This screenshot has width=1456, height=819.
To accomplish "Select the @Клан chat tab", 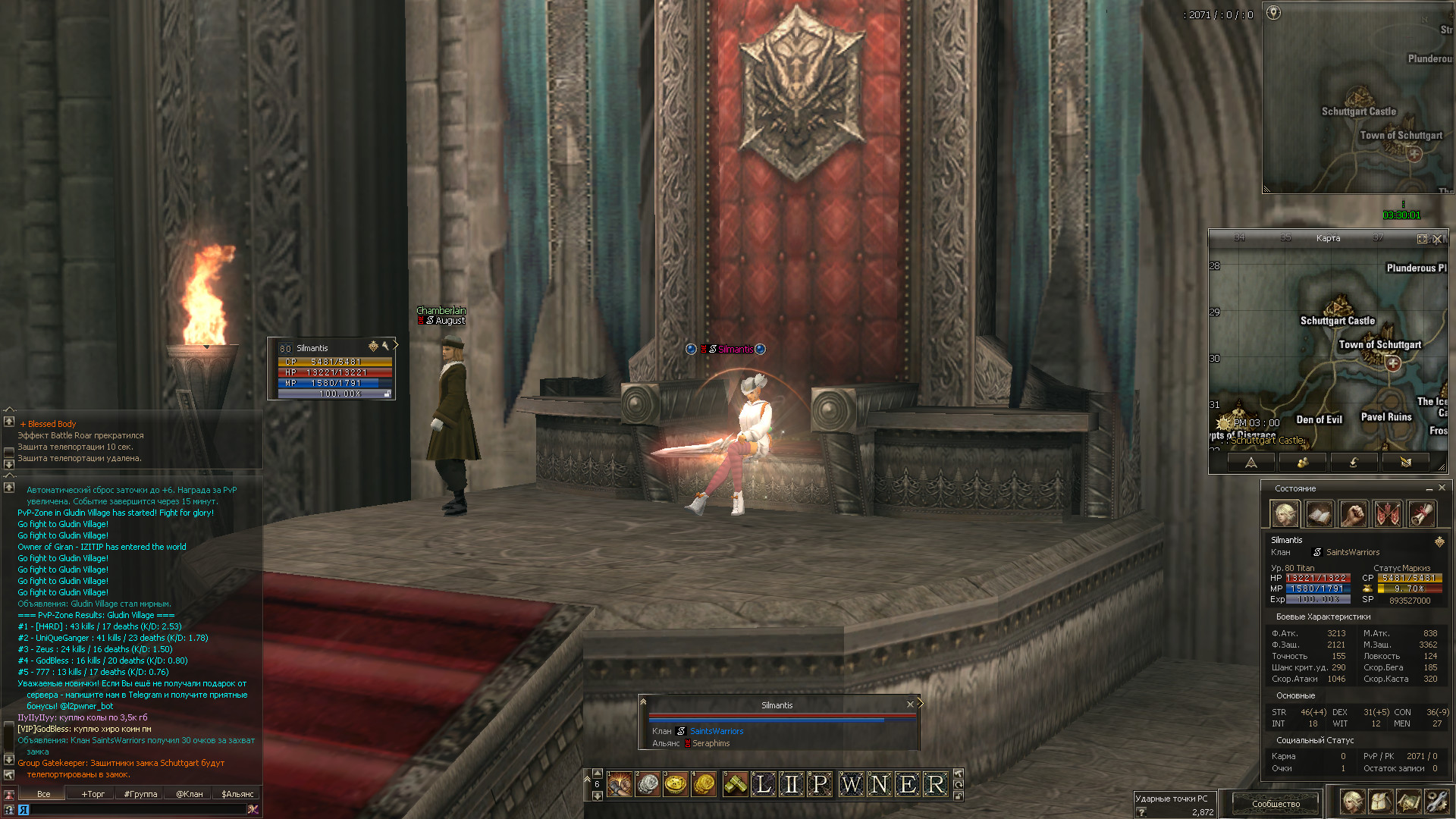I will 189,794.
